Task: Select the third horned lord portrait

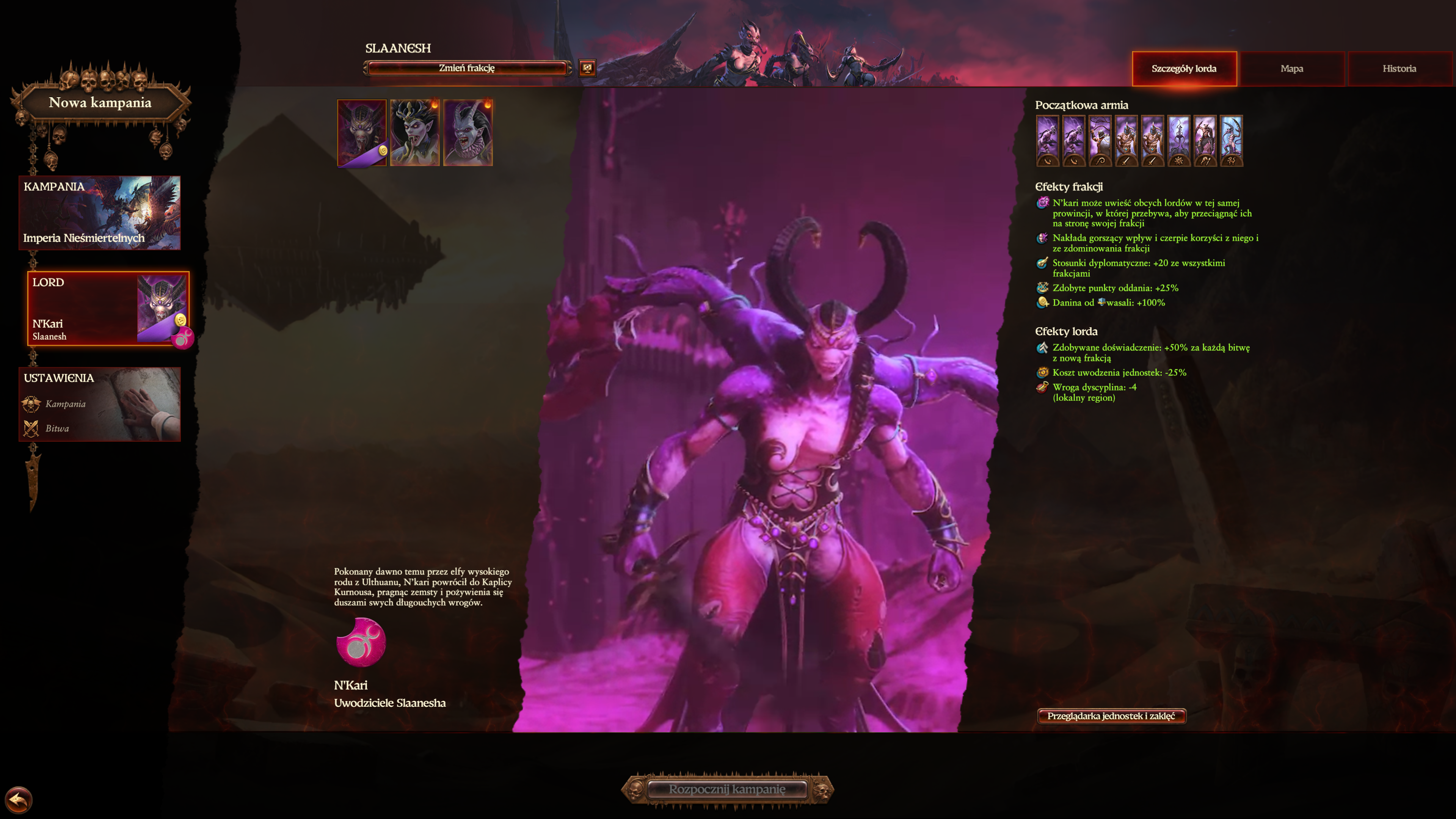Action: [x=469, y=131]
